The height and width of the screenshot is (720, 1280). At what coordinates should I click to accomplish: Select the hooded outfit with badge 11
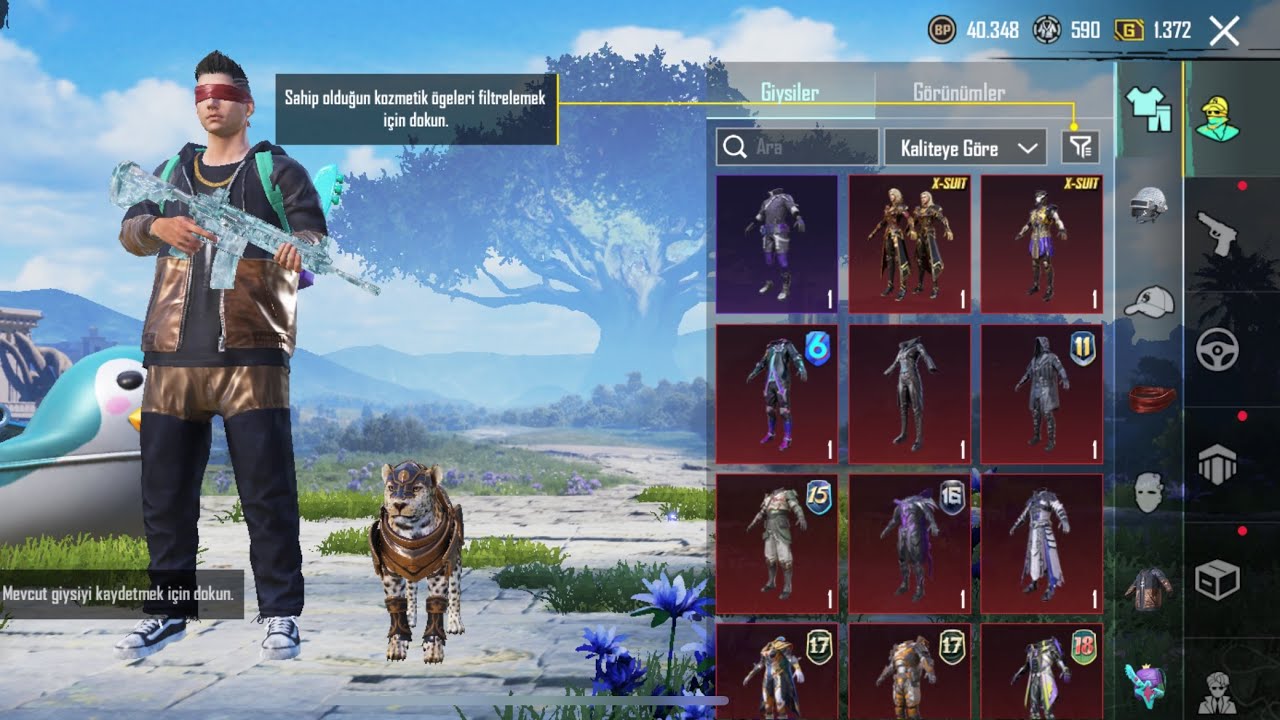coord(1041,393)
